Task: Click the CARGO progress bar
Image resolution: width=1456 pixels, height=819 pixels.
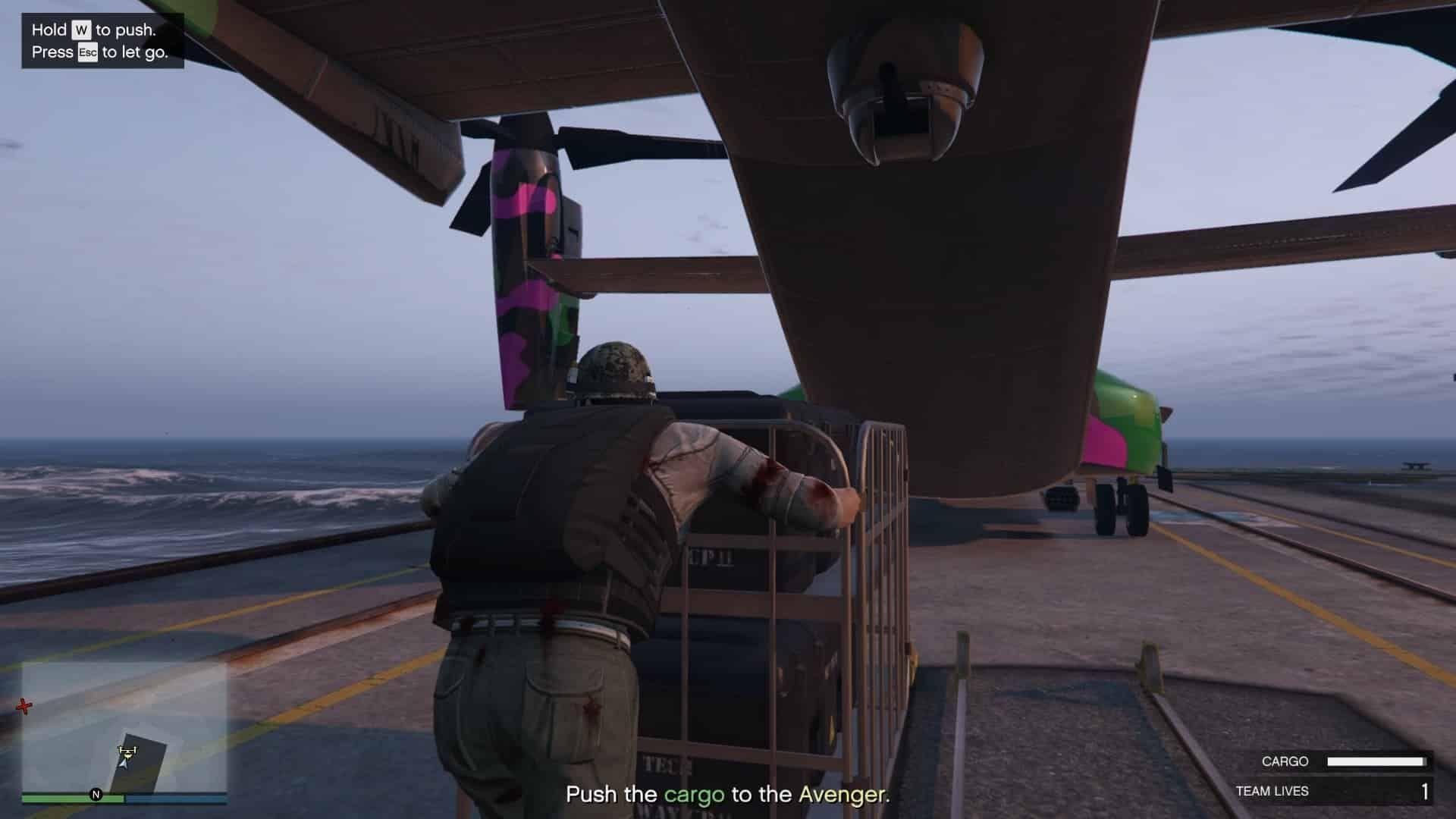Action: point(1376,761)
